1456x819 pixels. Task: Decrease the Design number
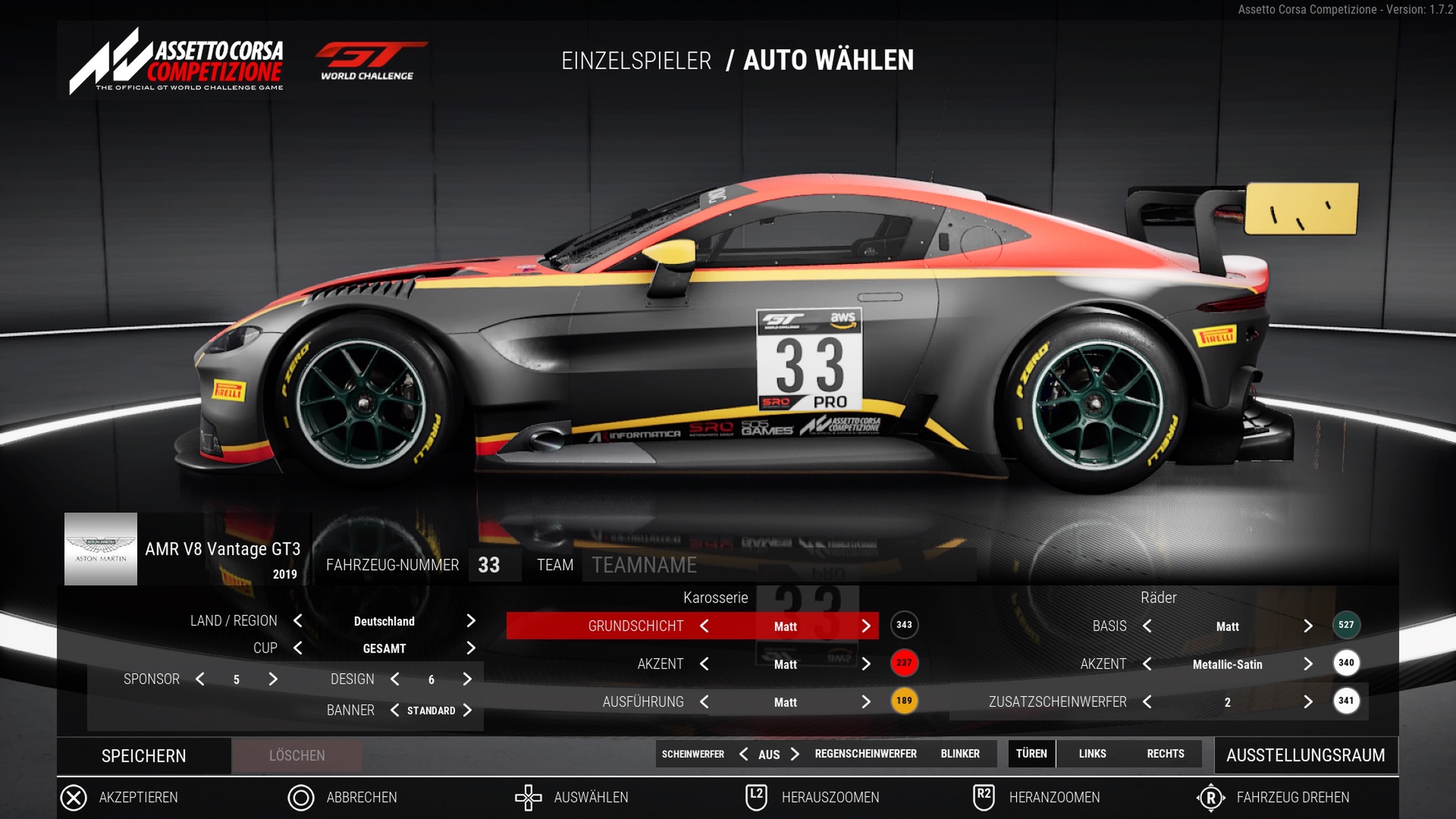tap(395, 679)
